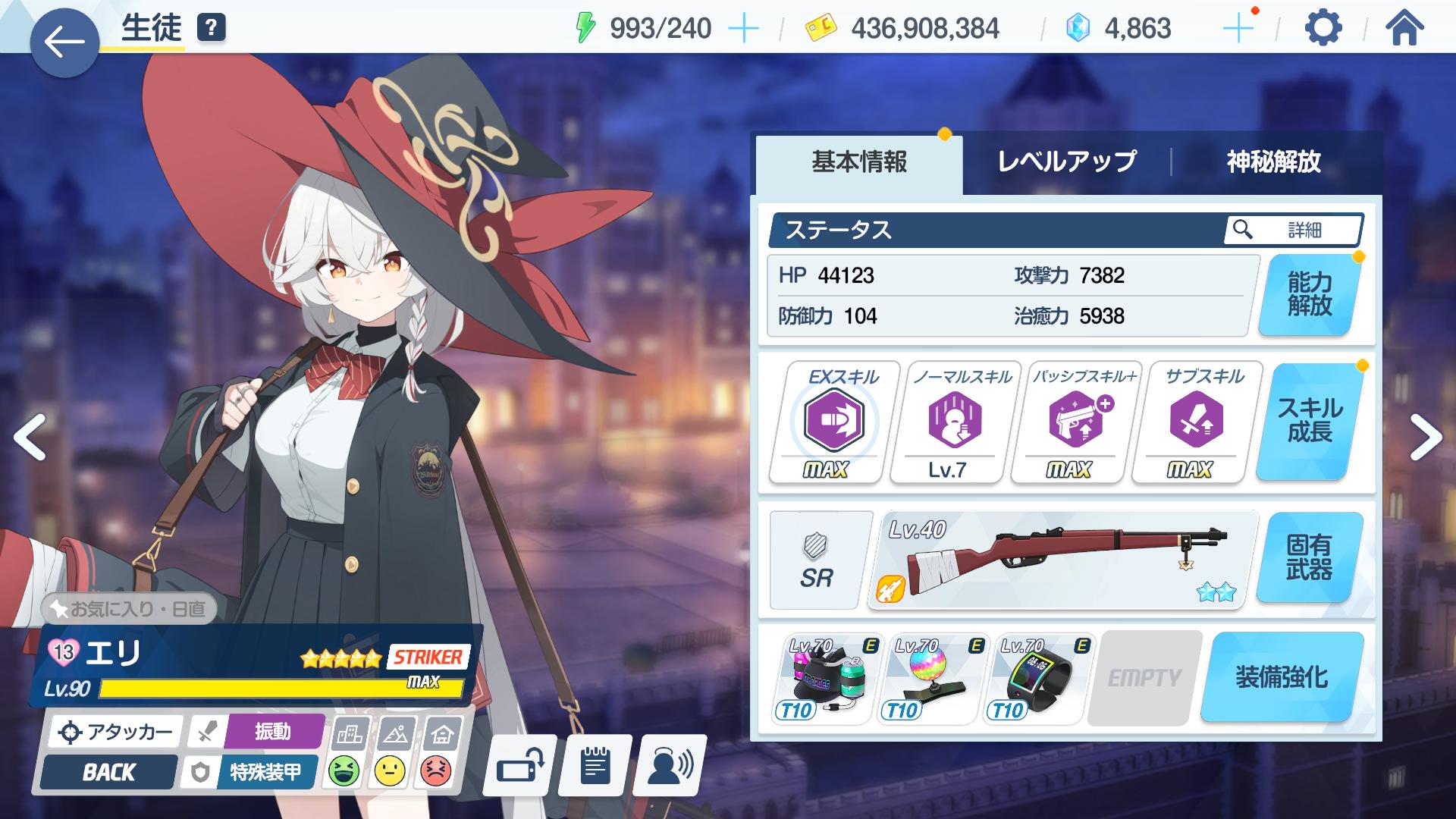Go back with the arrow button

click(x=64, y=42)
